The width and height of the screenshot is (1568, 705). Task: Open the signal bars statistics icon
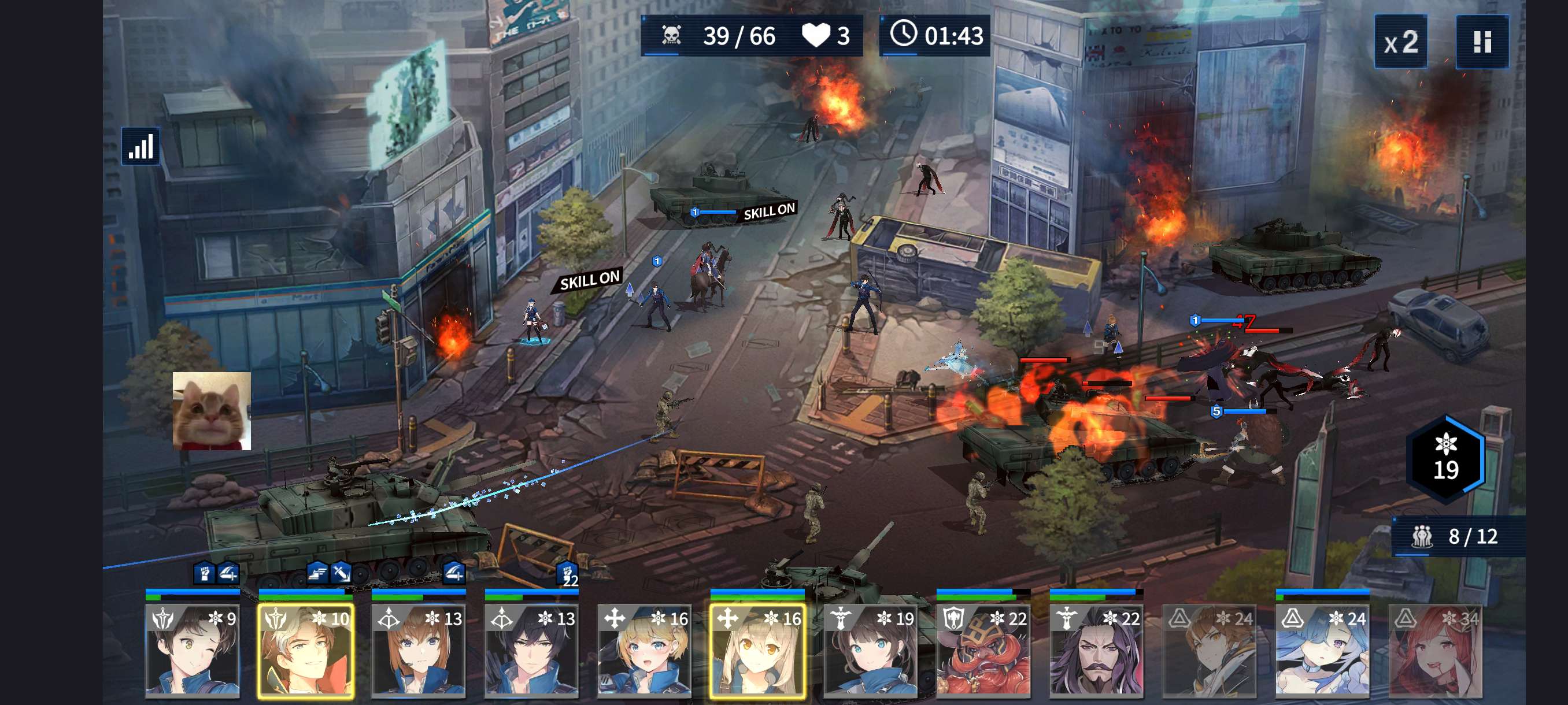(140, 147)
